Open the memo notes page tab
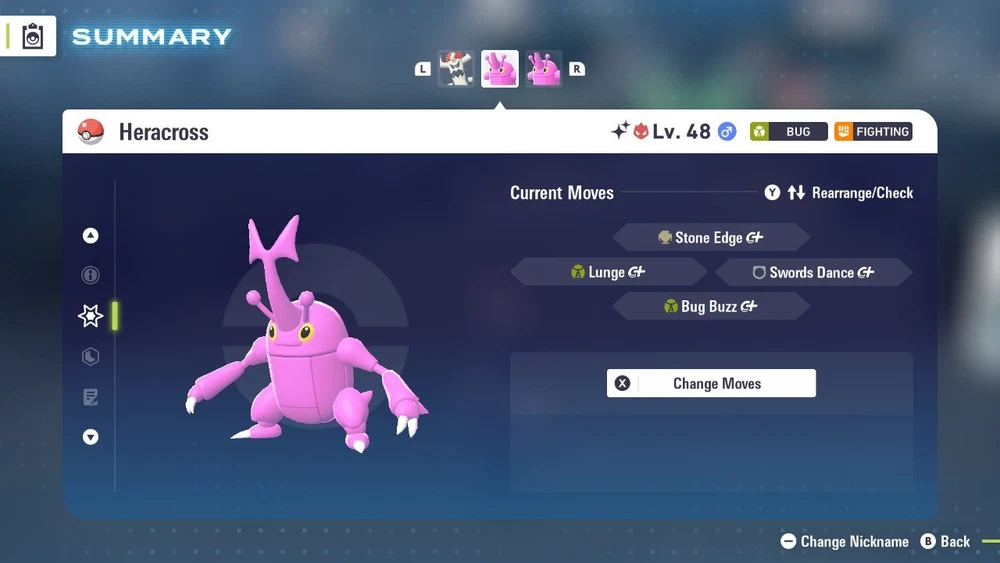 click(x=91, y=397)
